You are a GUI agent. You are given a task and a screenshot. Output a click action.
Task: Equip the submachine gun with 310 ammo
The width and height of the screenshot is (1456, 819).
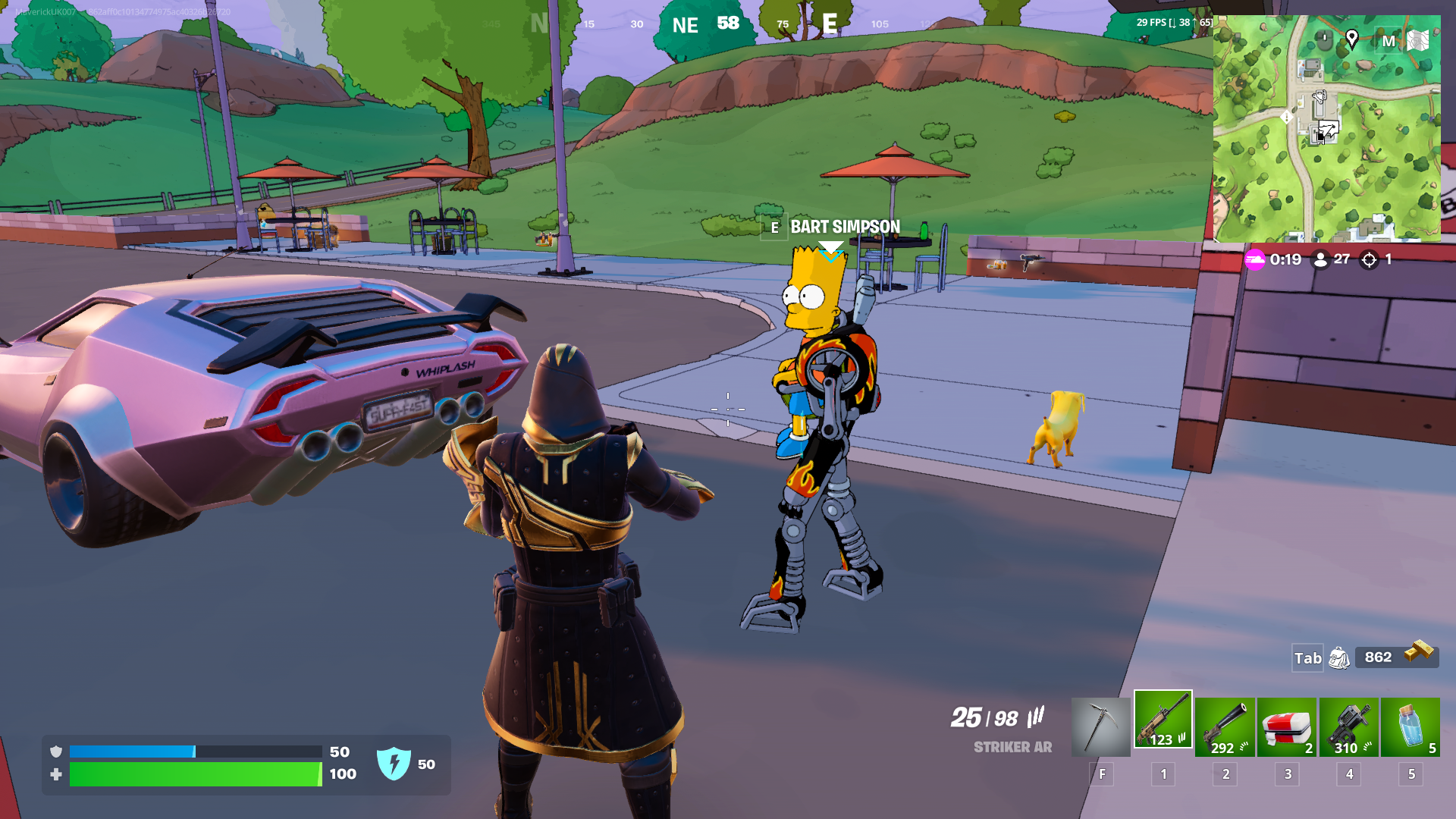click(1348, 726)
